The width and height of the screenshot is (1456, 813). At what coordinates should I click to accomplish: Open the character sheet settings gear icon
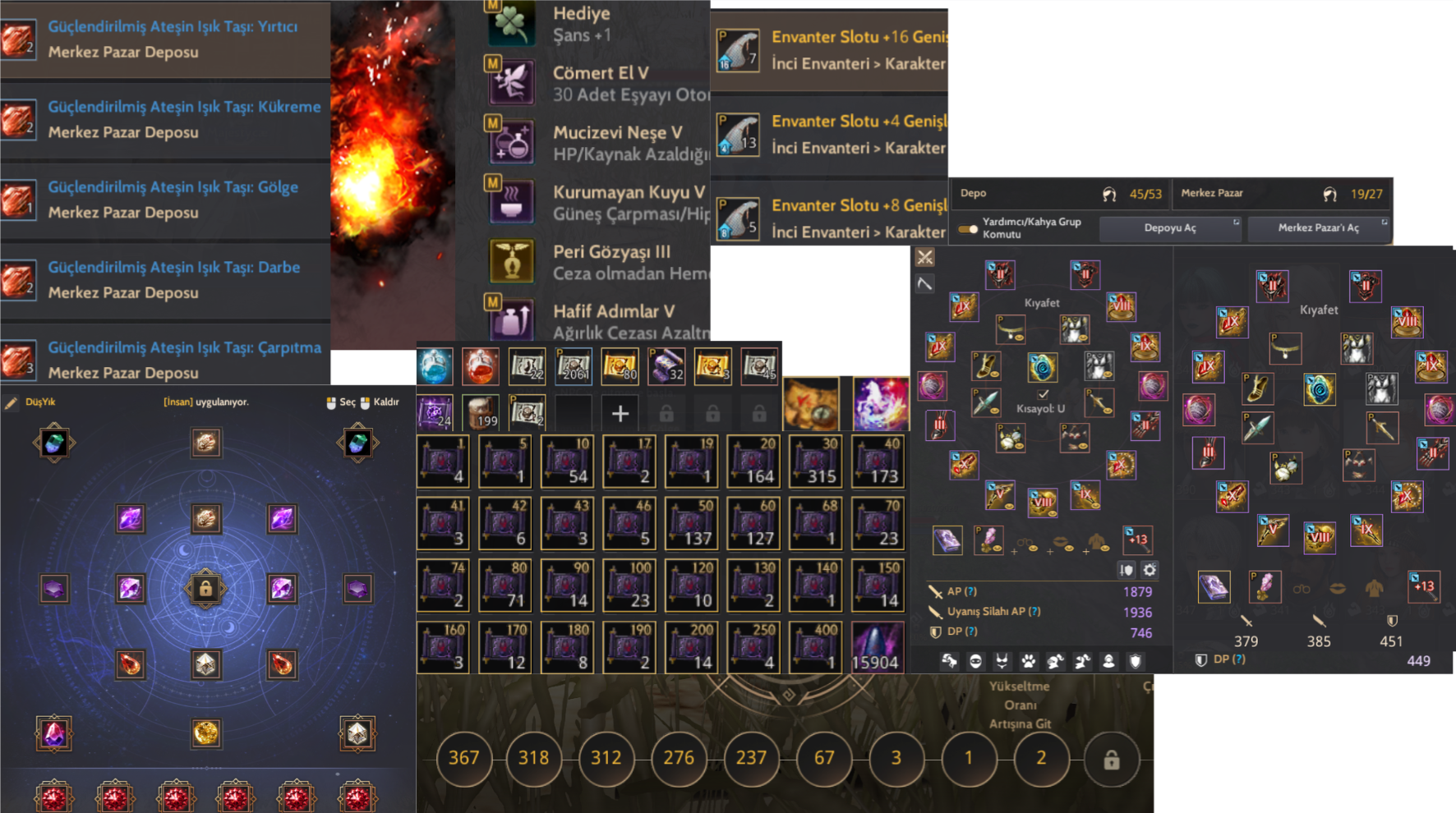1150,571
